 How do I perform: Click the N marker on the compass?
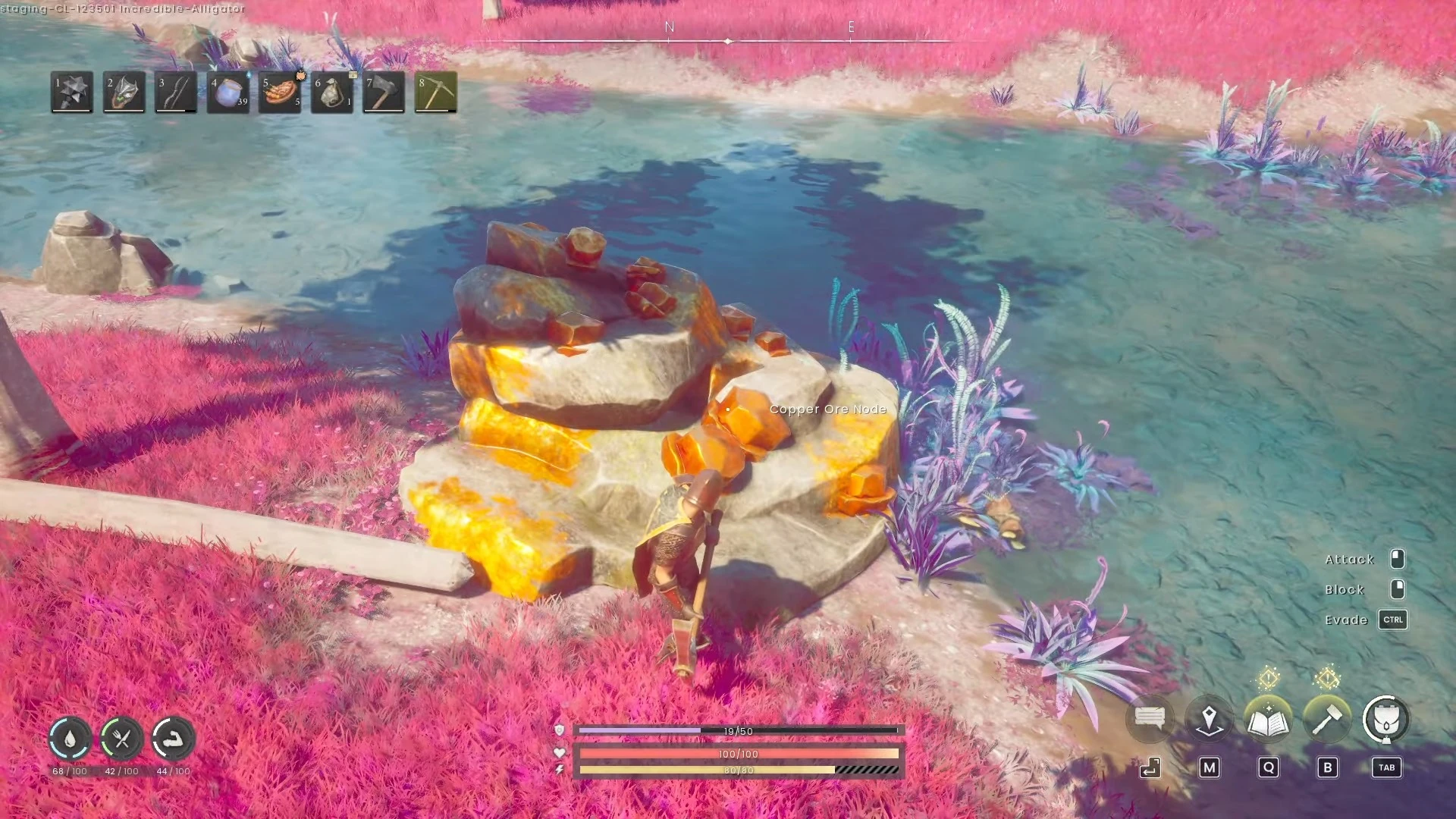coord(668,25)
